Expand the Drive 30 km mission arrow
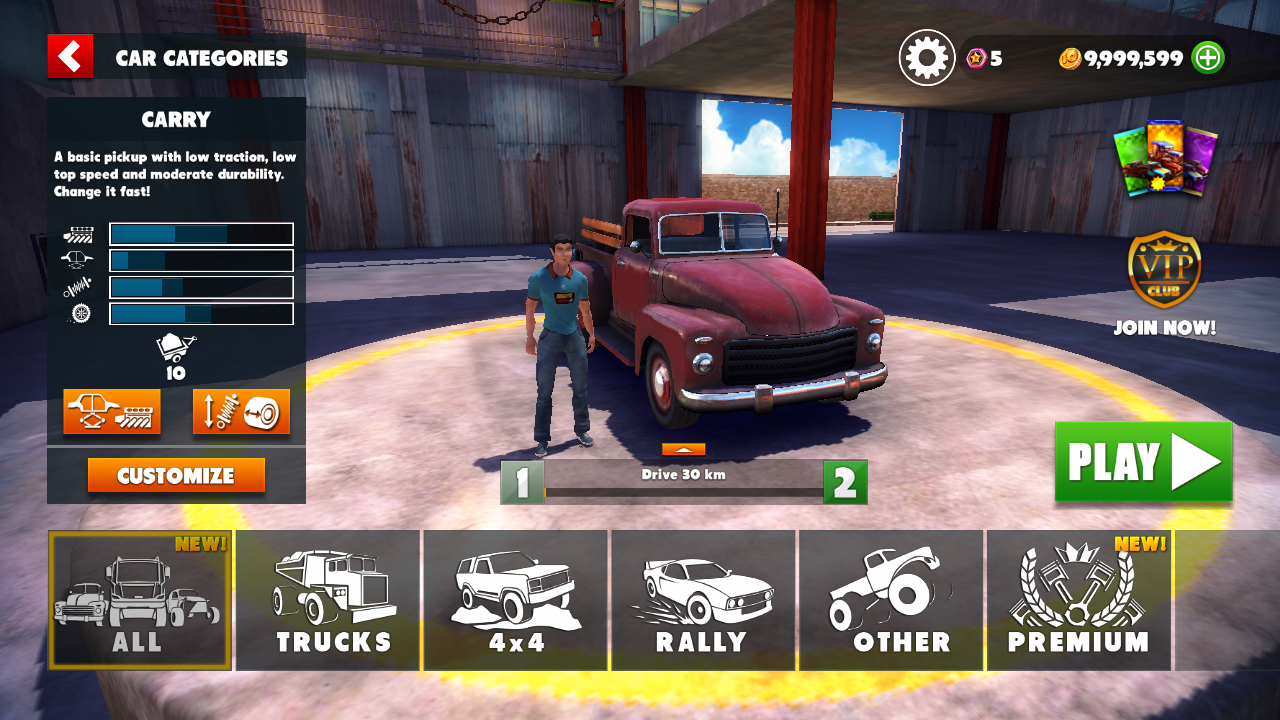 coord(683,450)
